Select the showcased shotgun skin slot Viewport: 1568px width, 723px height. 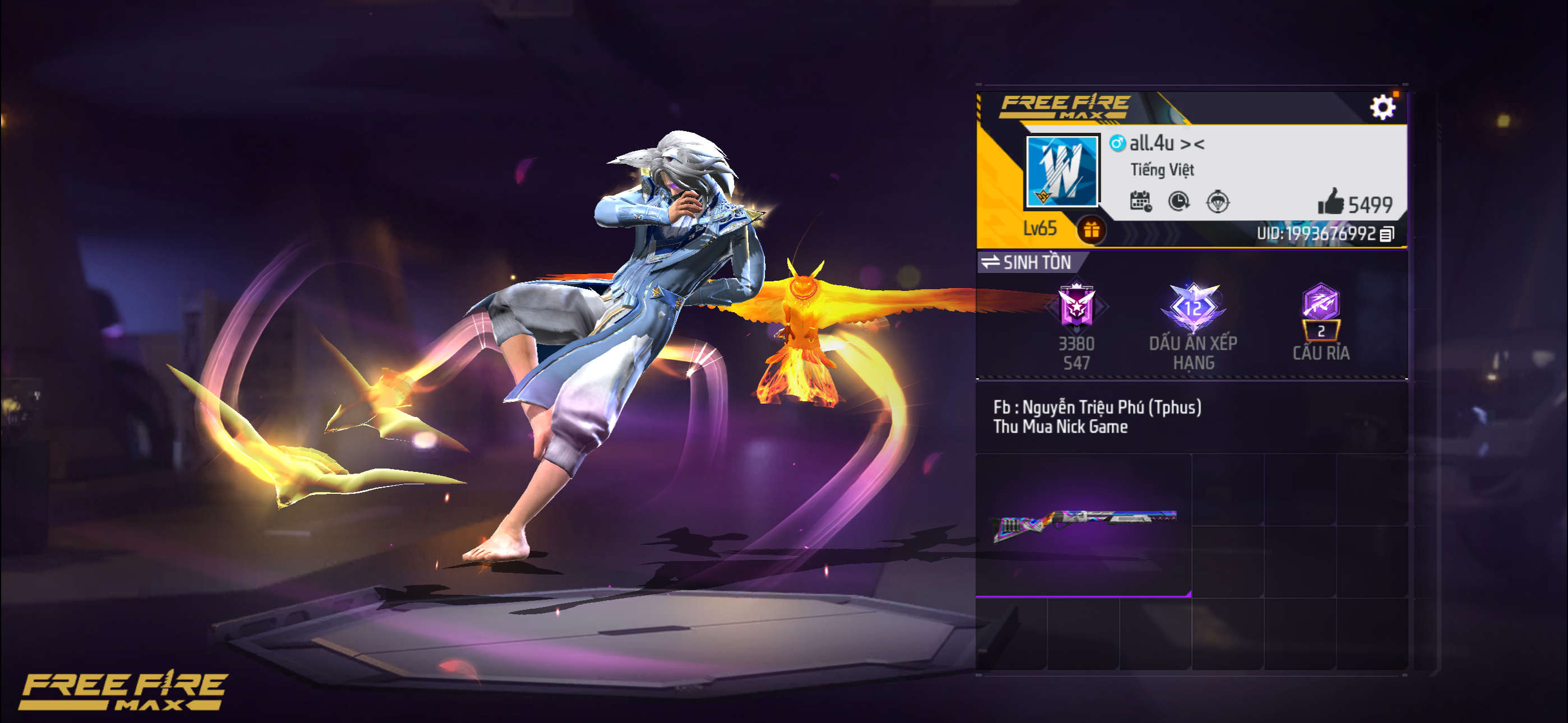pyautogui.click(x=1083, y=525)
